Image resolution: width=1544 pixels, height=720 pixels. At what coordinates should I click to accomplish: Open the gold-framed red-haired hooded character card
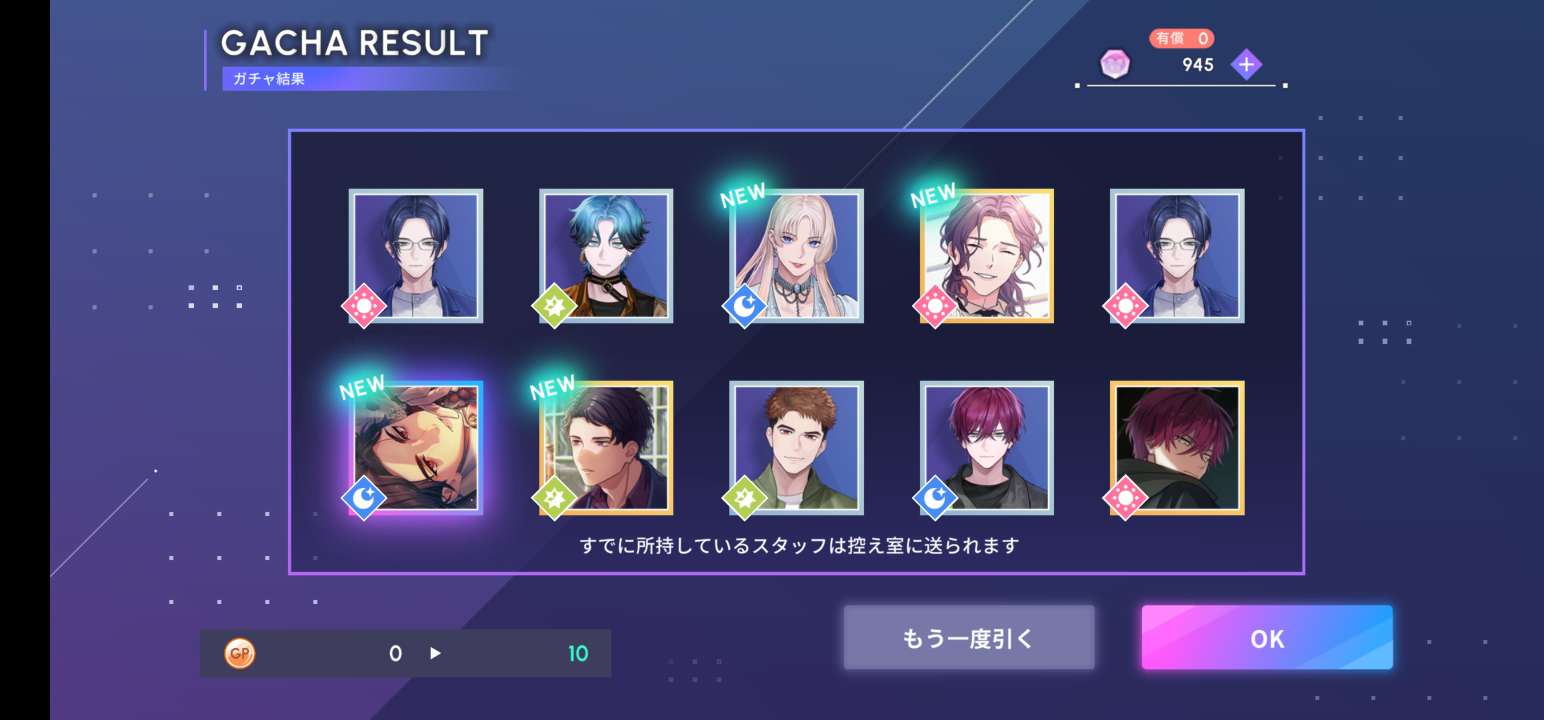coord(1177,448)
